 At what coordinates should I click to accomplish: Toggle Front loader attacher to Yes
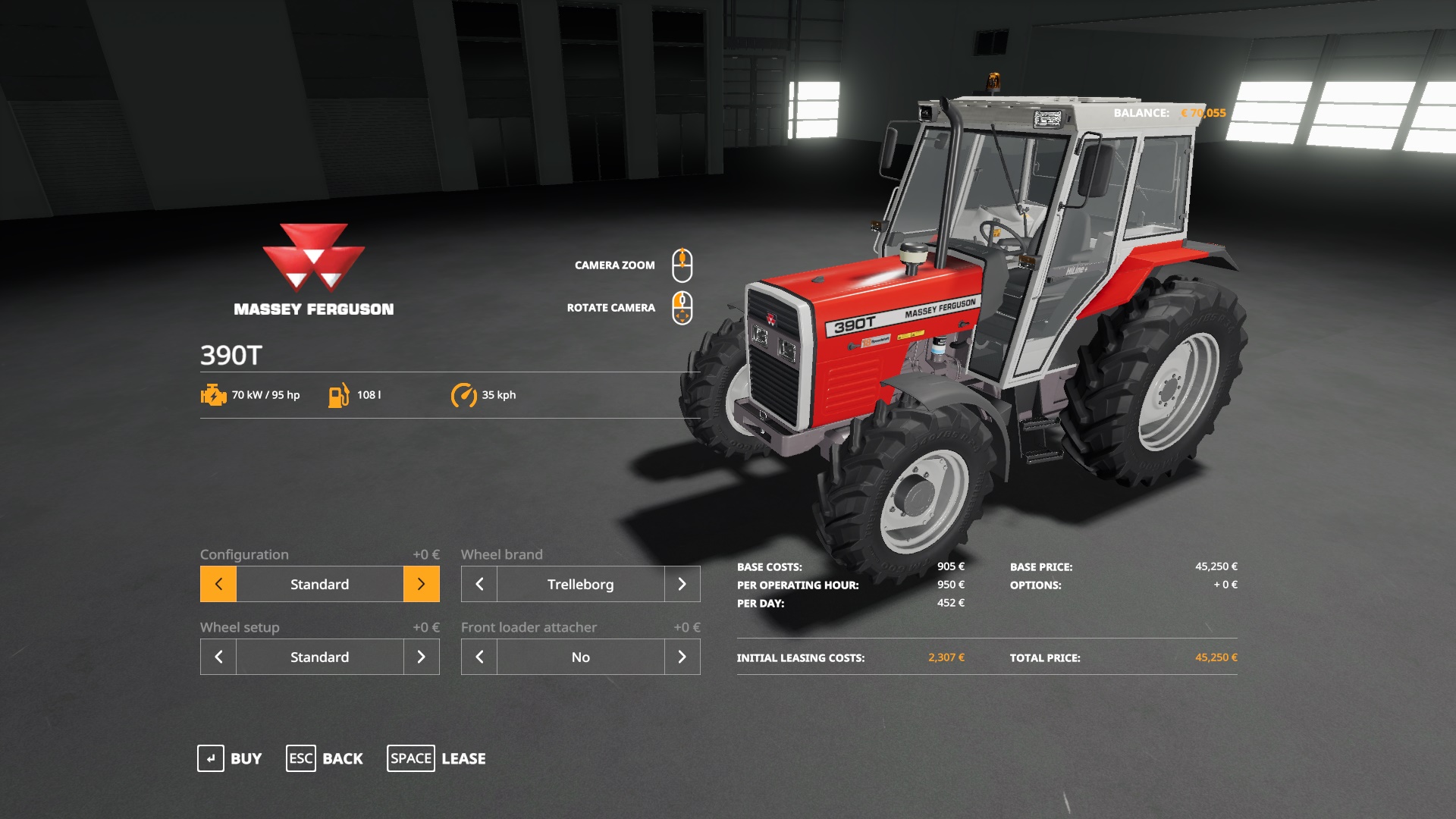click(x=682, y=657)
